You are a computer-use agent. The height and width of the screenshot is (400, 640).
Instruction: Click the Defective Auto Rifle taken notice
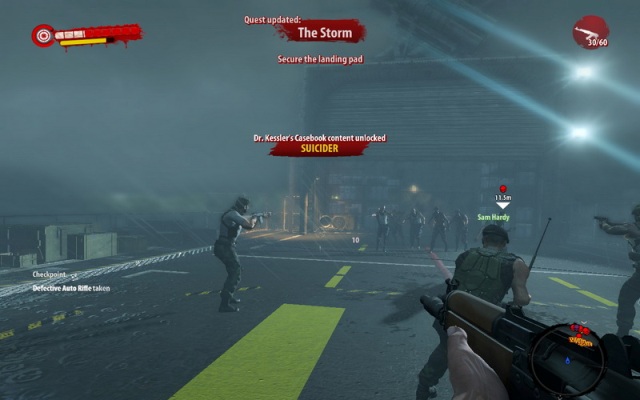71,288
